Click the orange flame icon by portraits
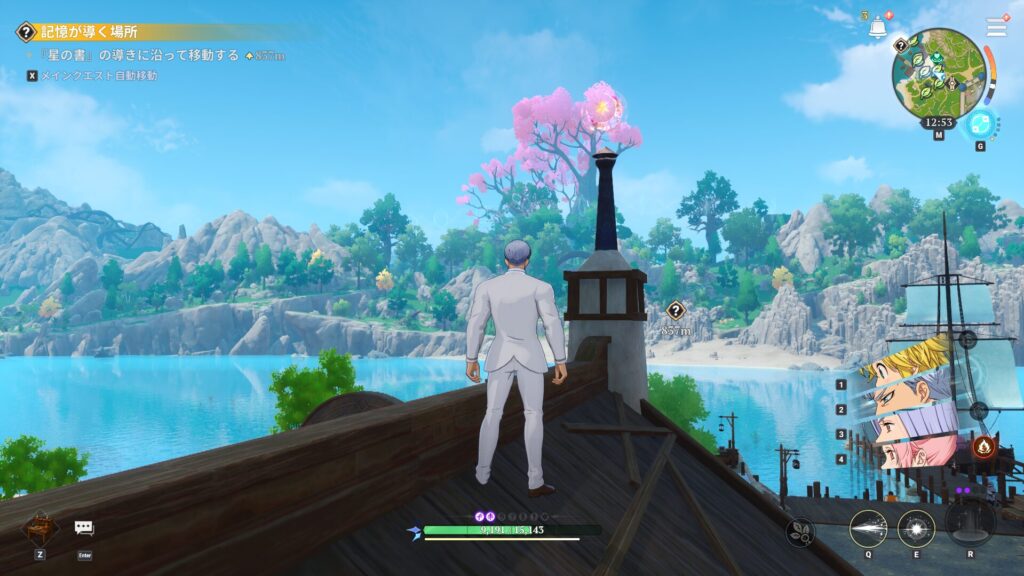 (983, 446)
